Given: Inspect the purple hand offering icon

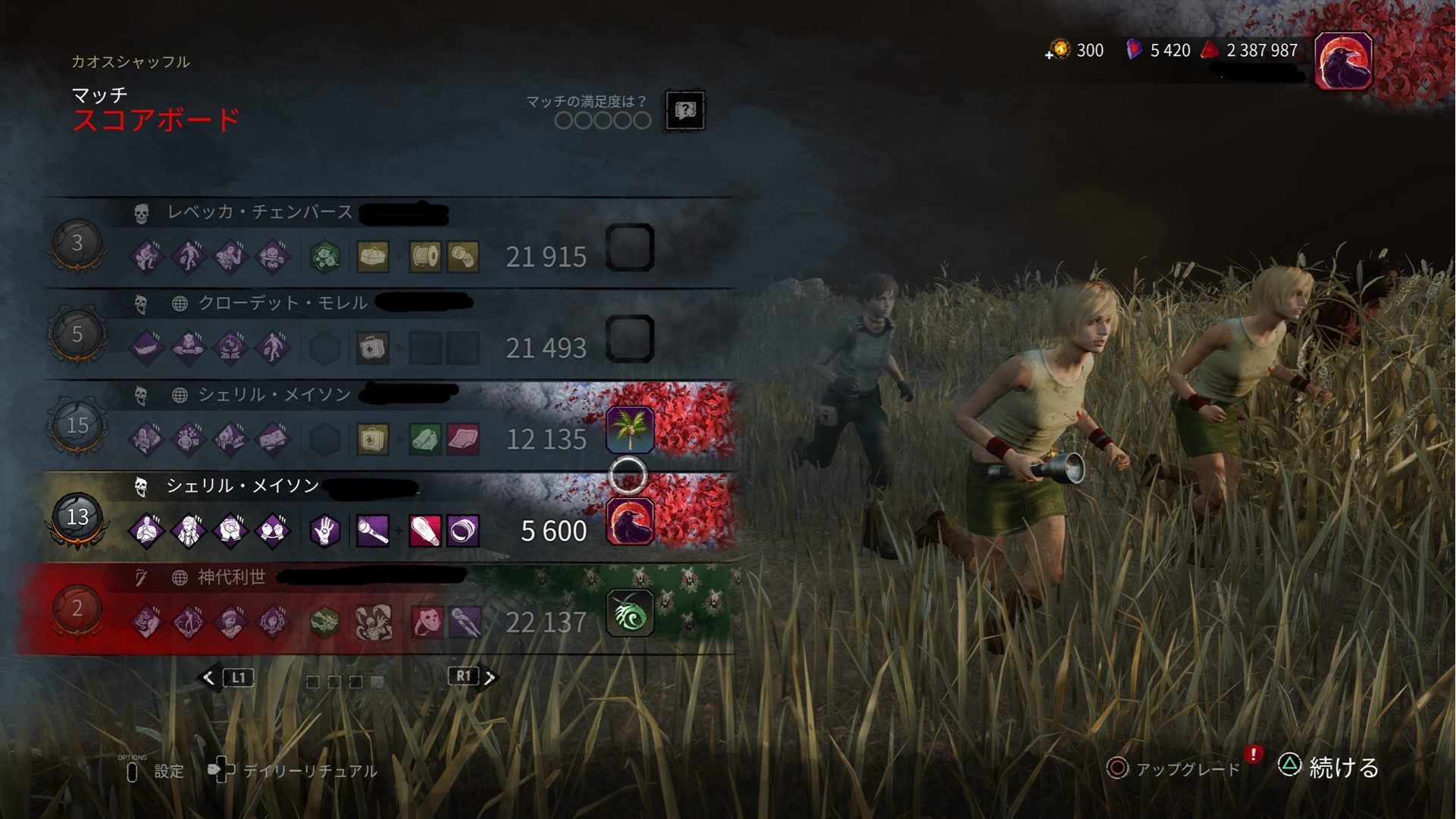Looking at the screenshot, I should pos(324,531).
